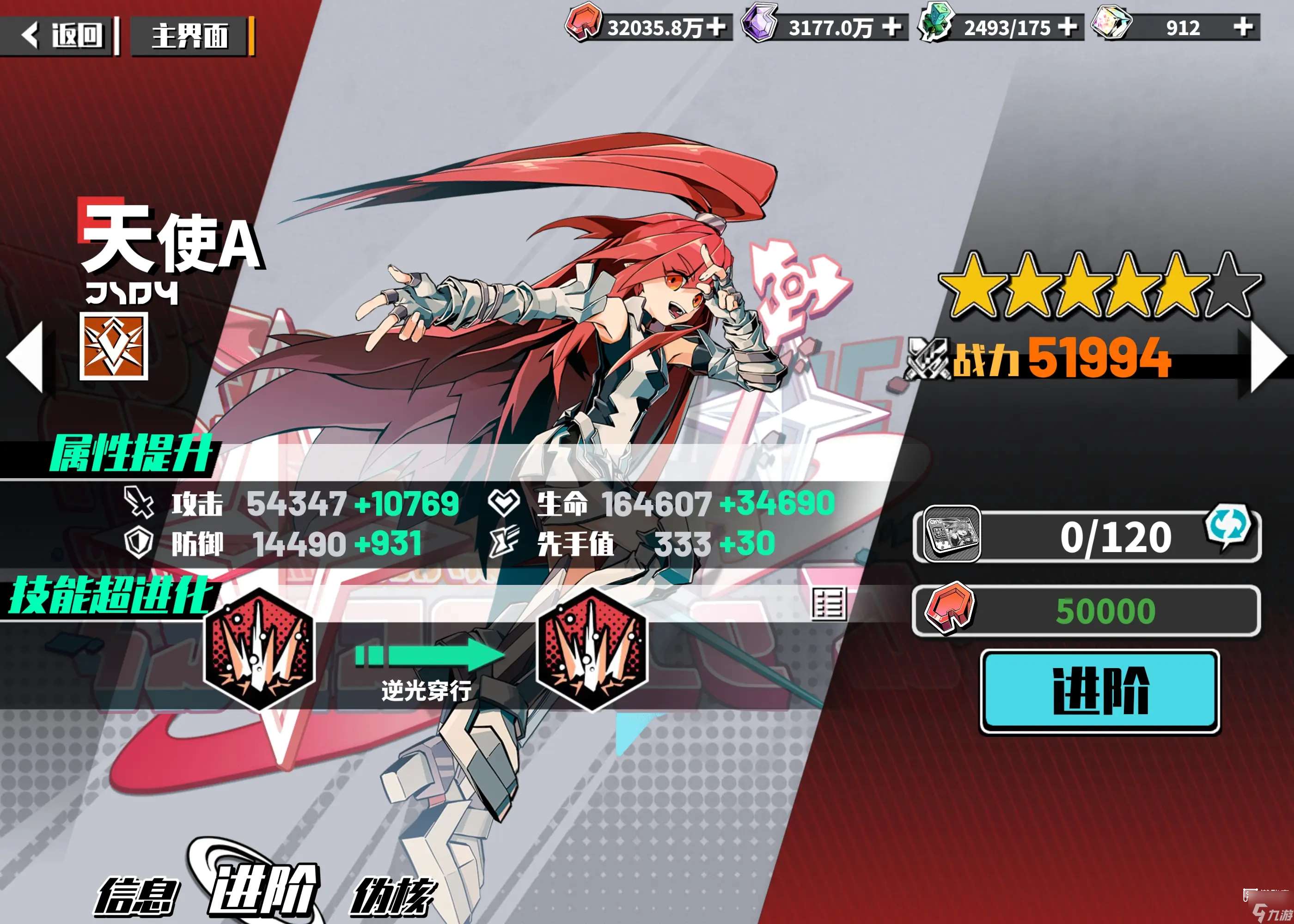Screen dimensions: 1294x924
Task: Tap the character shard card icon
Action: pos(952,534)
